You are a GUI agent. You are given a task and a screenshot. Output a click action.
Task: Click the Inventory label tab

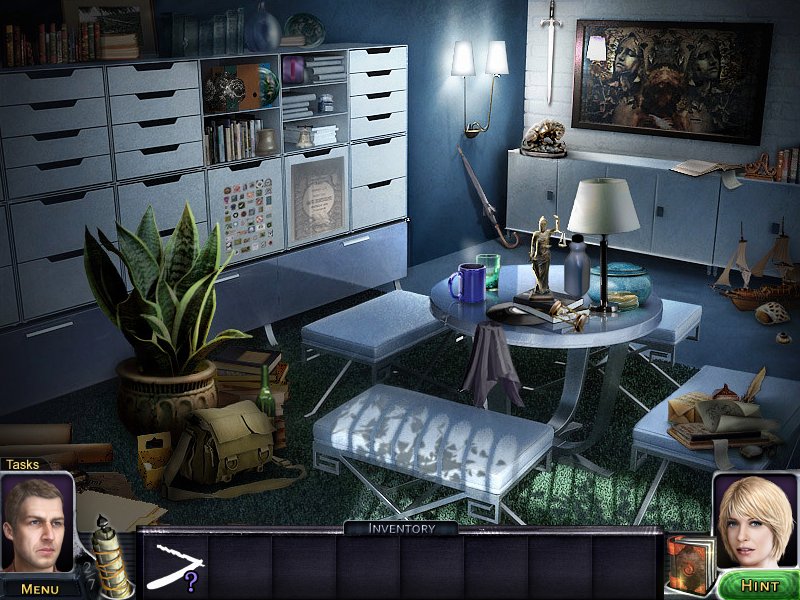click(401, 528)
